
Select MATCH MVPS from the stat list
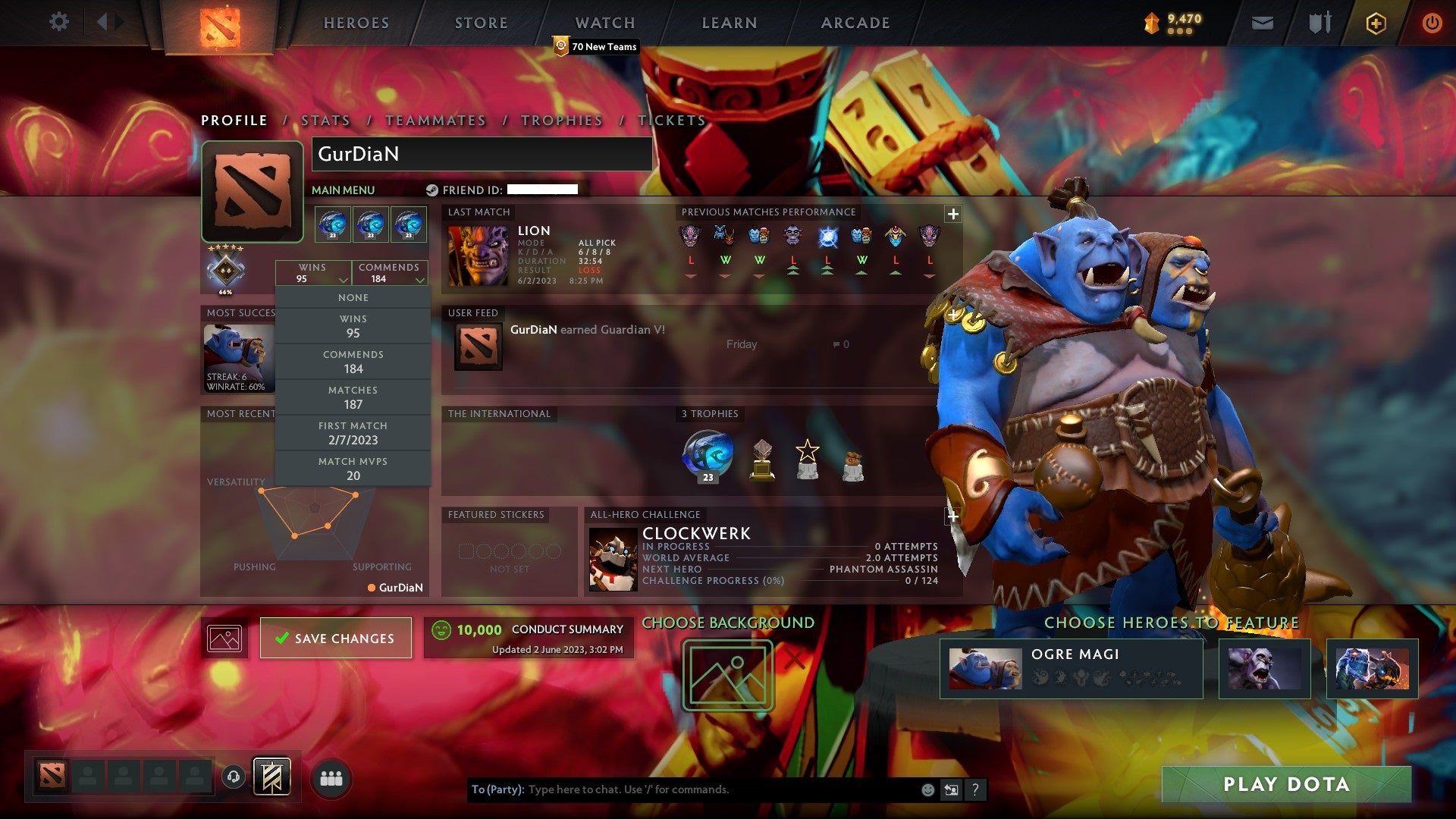(x=353, y=467)
